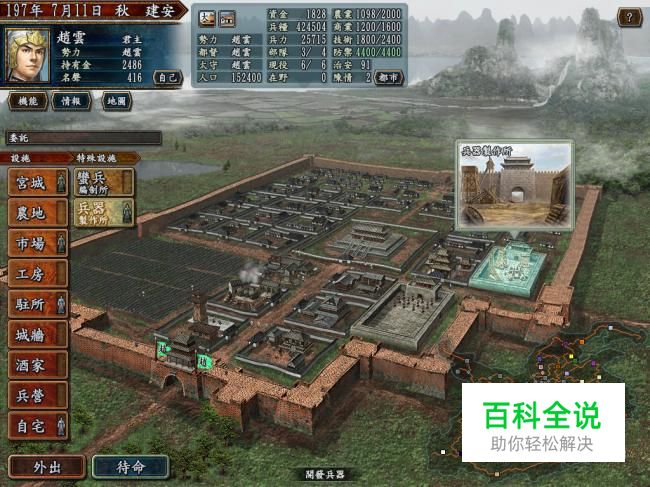Open help with the question mark button

coord(629,17)
